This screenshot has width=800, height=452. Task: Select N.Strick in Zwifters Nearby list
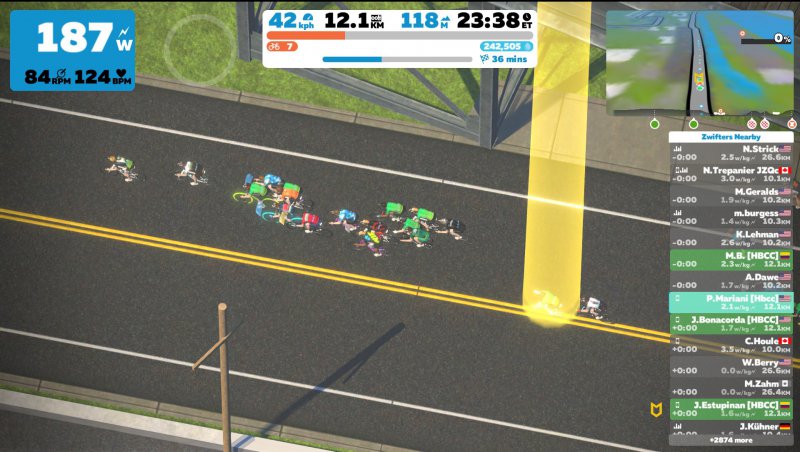732,152
